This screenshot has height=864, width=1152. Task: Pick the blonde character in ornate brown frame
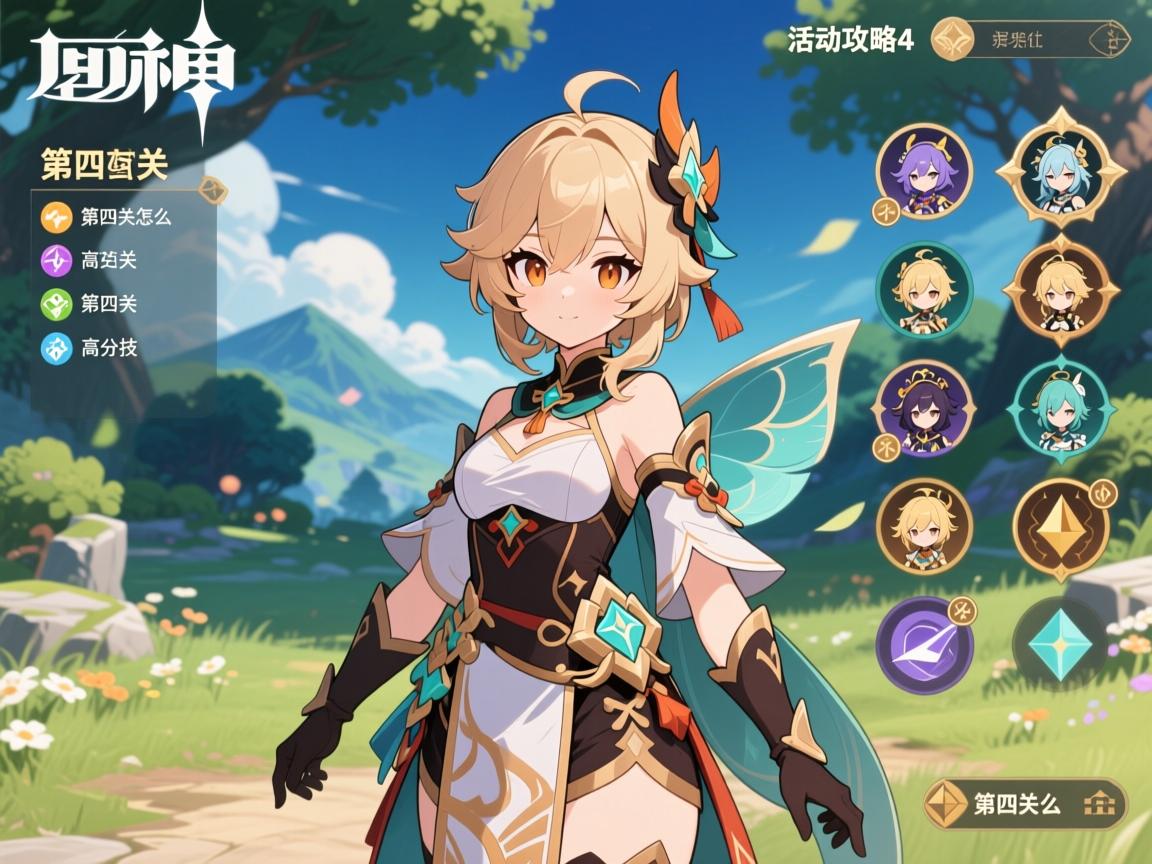tap(1061, 290)
